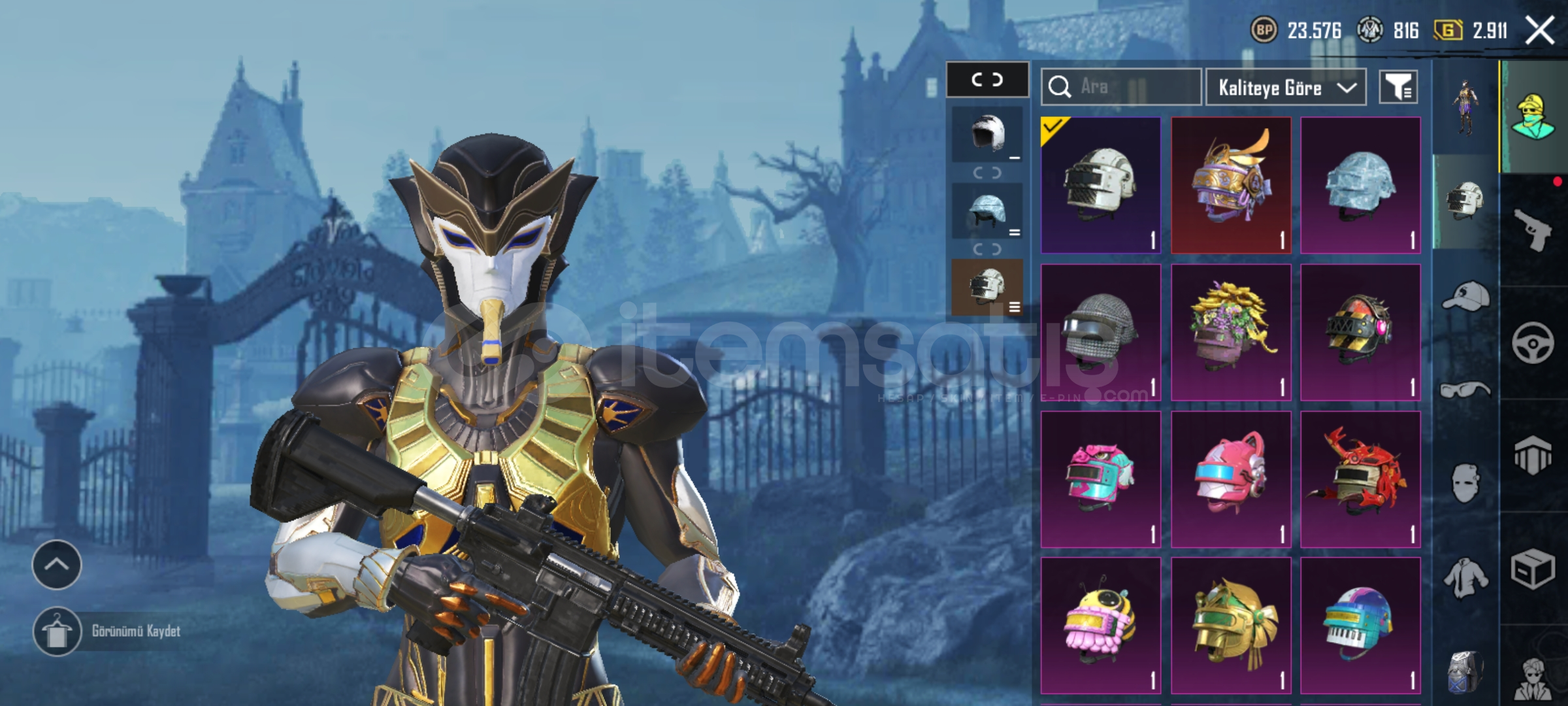Choose the icy blue glacier helmet
Screen dimensions: 1568x706
point(1360,185)
